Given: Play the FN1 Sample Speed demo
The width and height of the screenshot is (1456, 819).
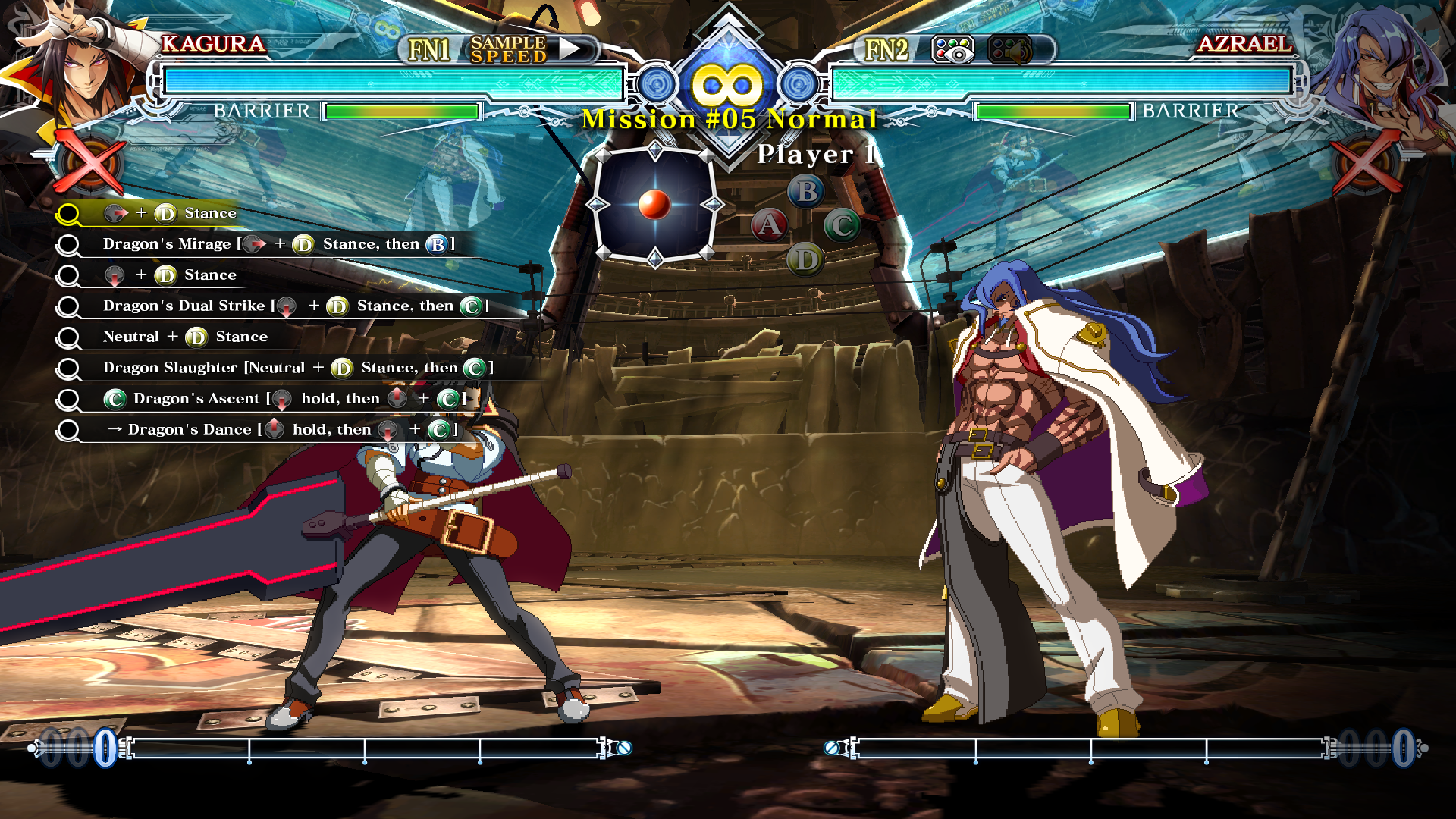Looking at the screenshot, I should click(570, 50).
